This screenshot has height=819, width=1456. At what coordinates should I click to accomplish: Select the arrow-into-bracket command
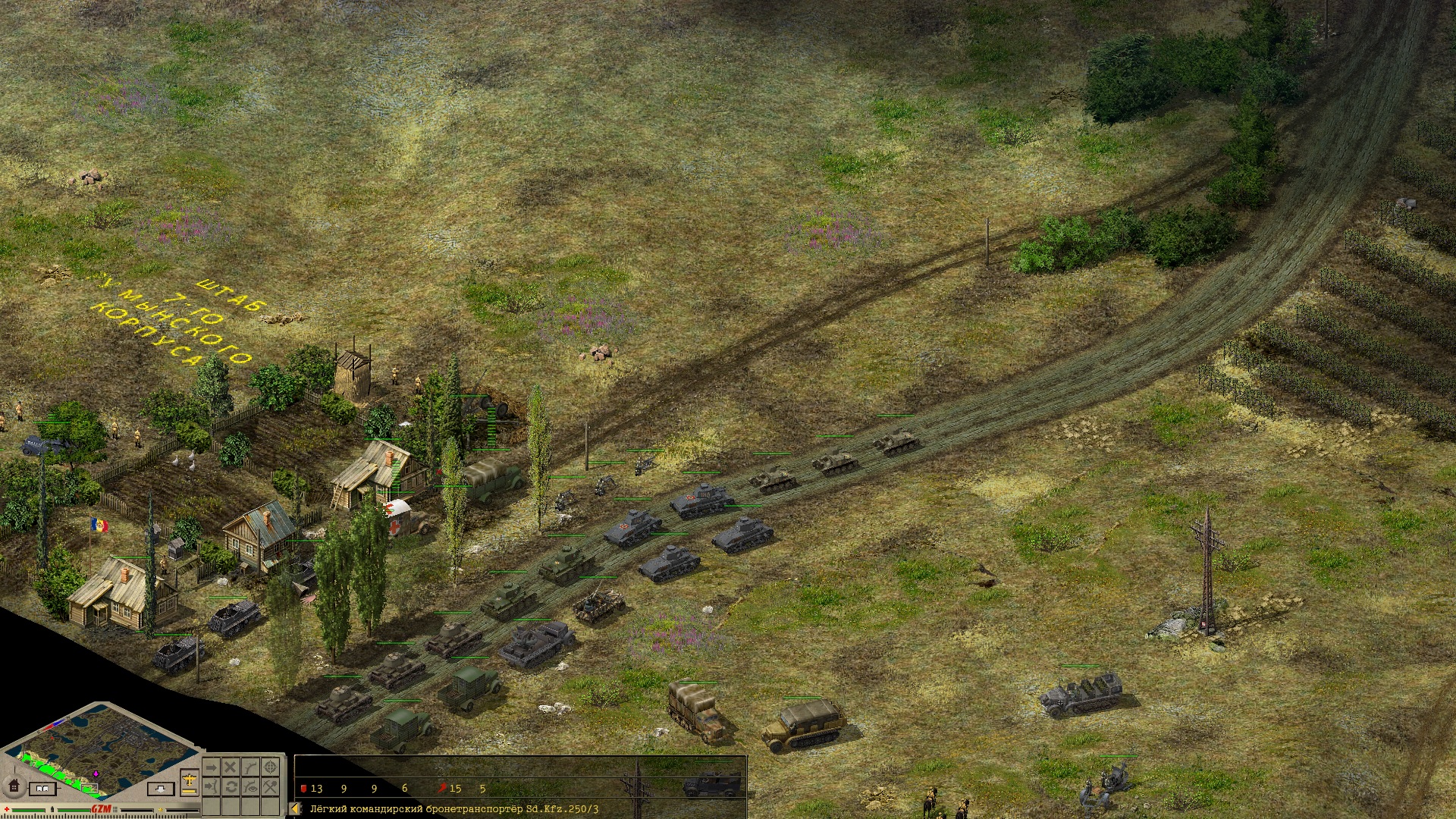(x=212, y=787)
